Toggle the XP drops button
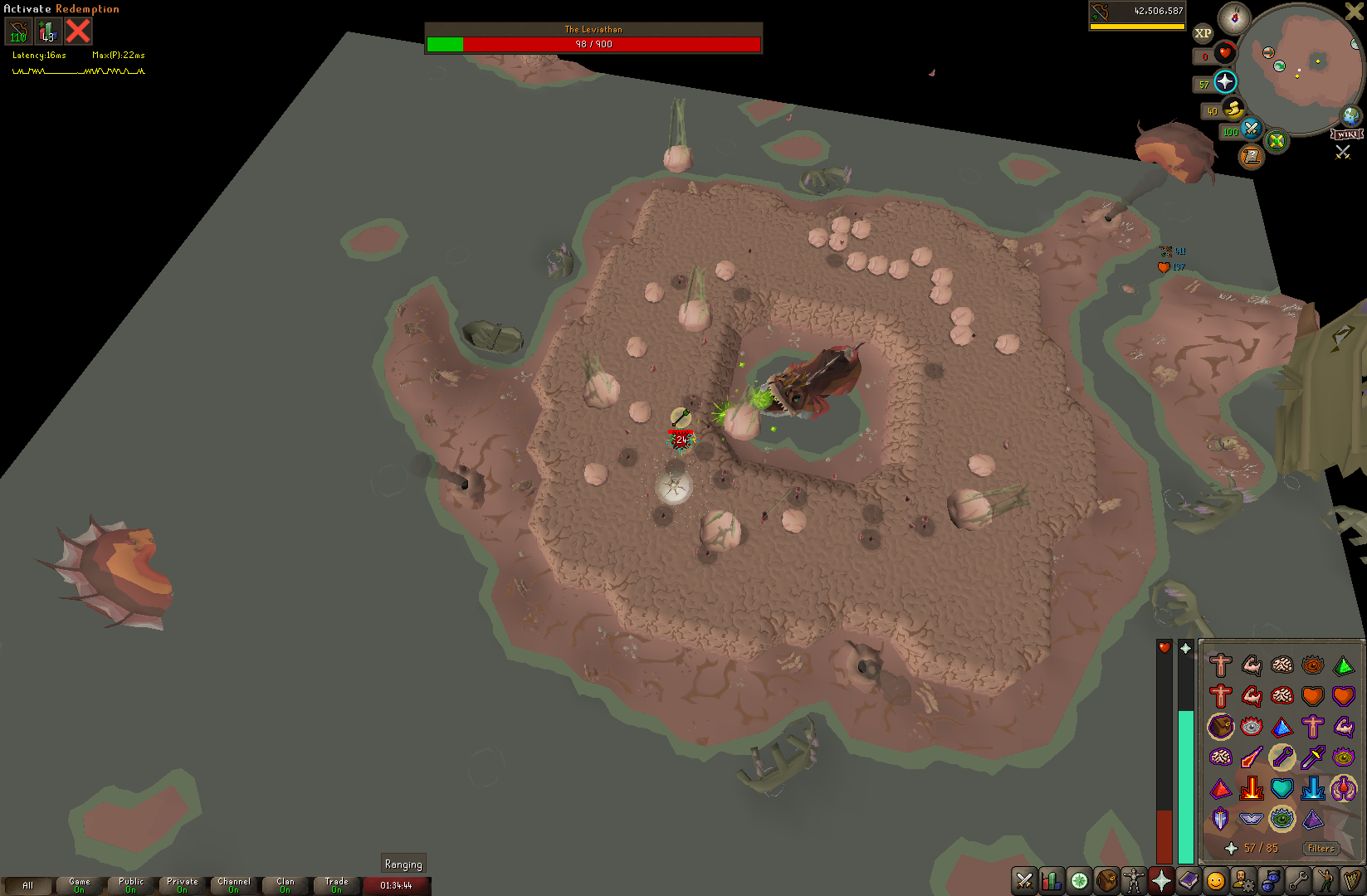Screen dimensions: 1367x896 (1203, 33)
